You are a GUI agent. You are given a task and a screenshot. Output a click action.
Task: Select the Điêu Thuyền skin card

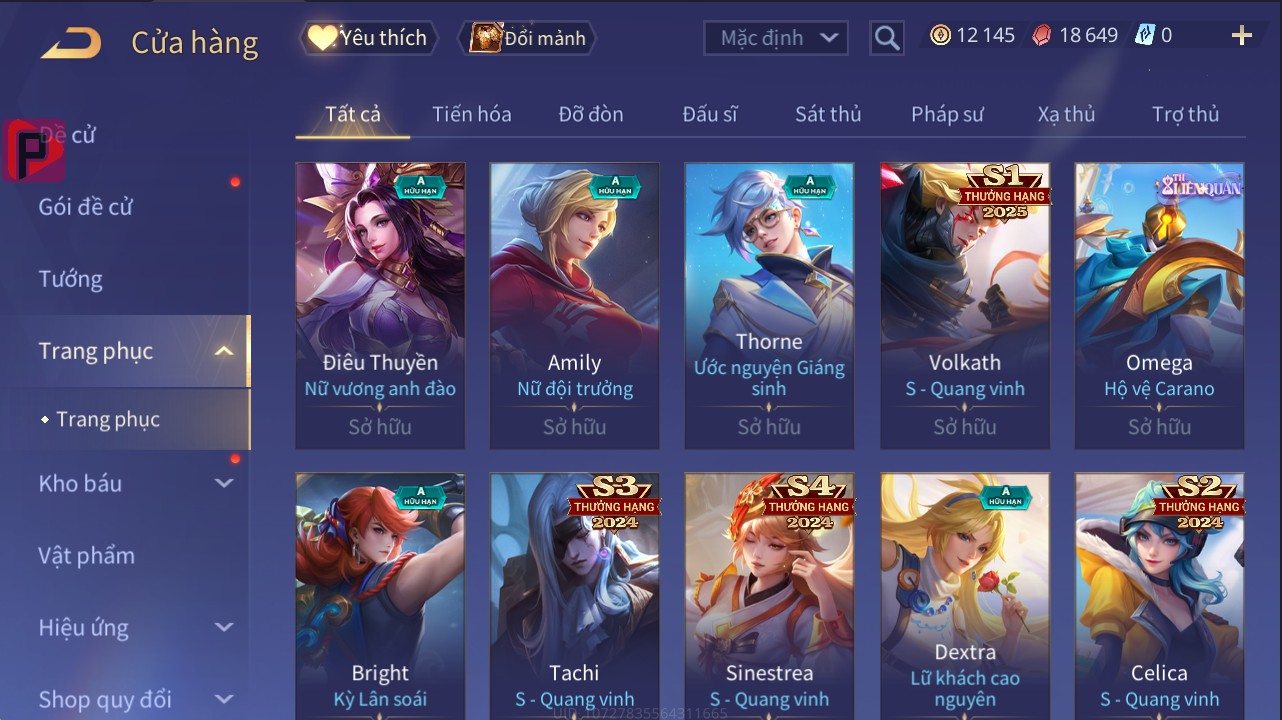point(380,305)
